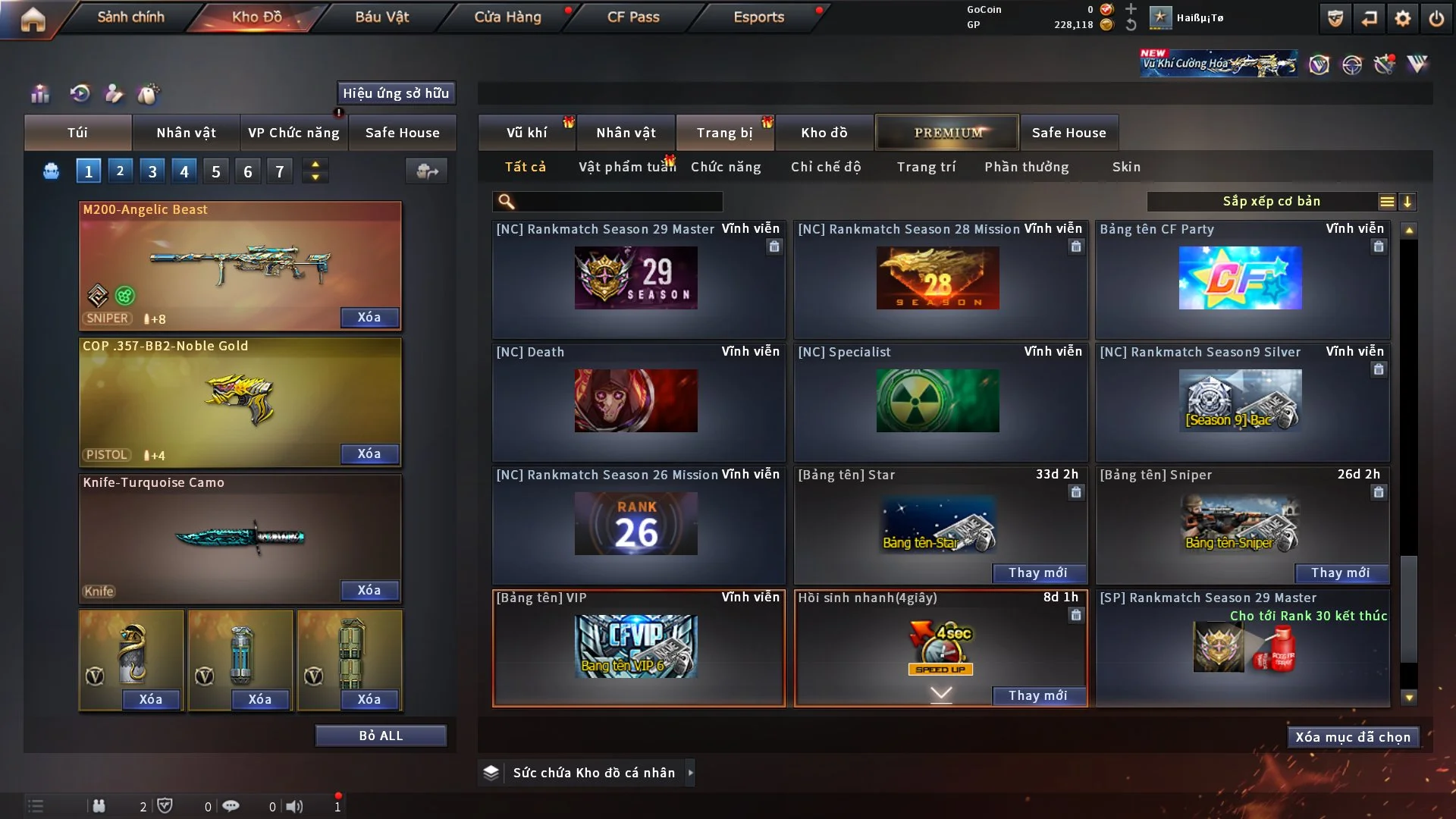Open the Sắp xếp cơ bản sort dropdown
The height and width of the screenshot is (819, 1456).
pyautogui.click(x=1271, y=202)
